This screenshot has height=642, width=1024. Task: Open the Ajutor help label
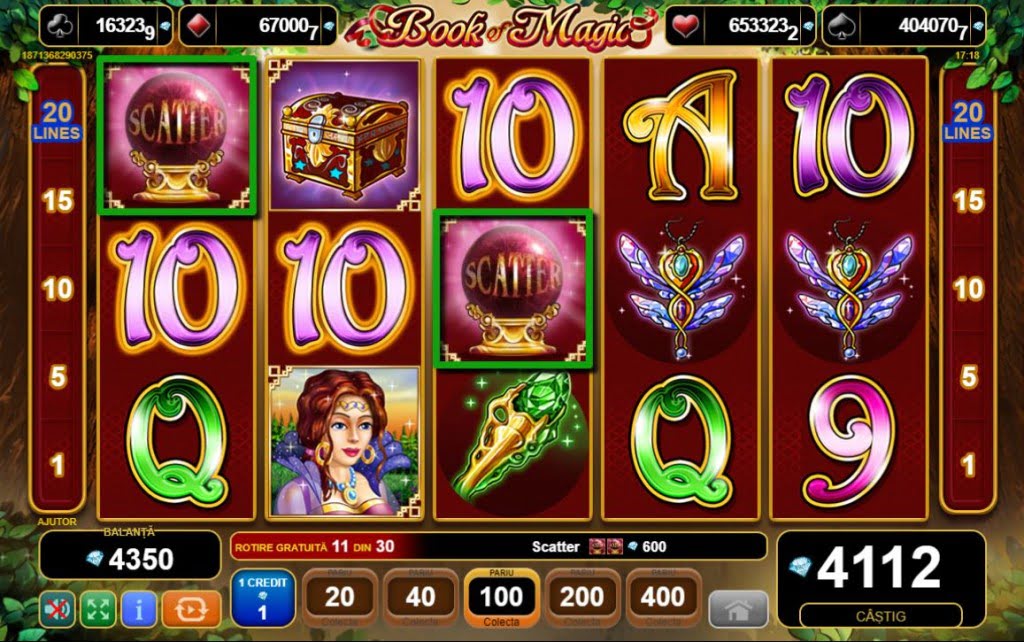point(57,521)
